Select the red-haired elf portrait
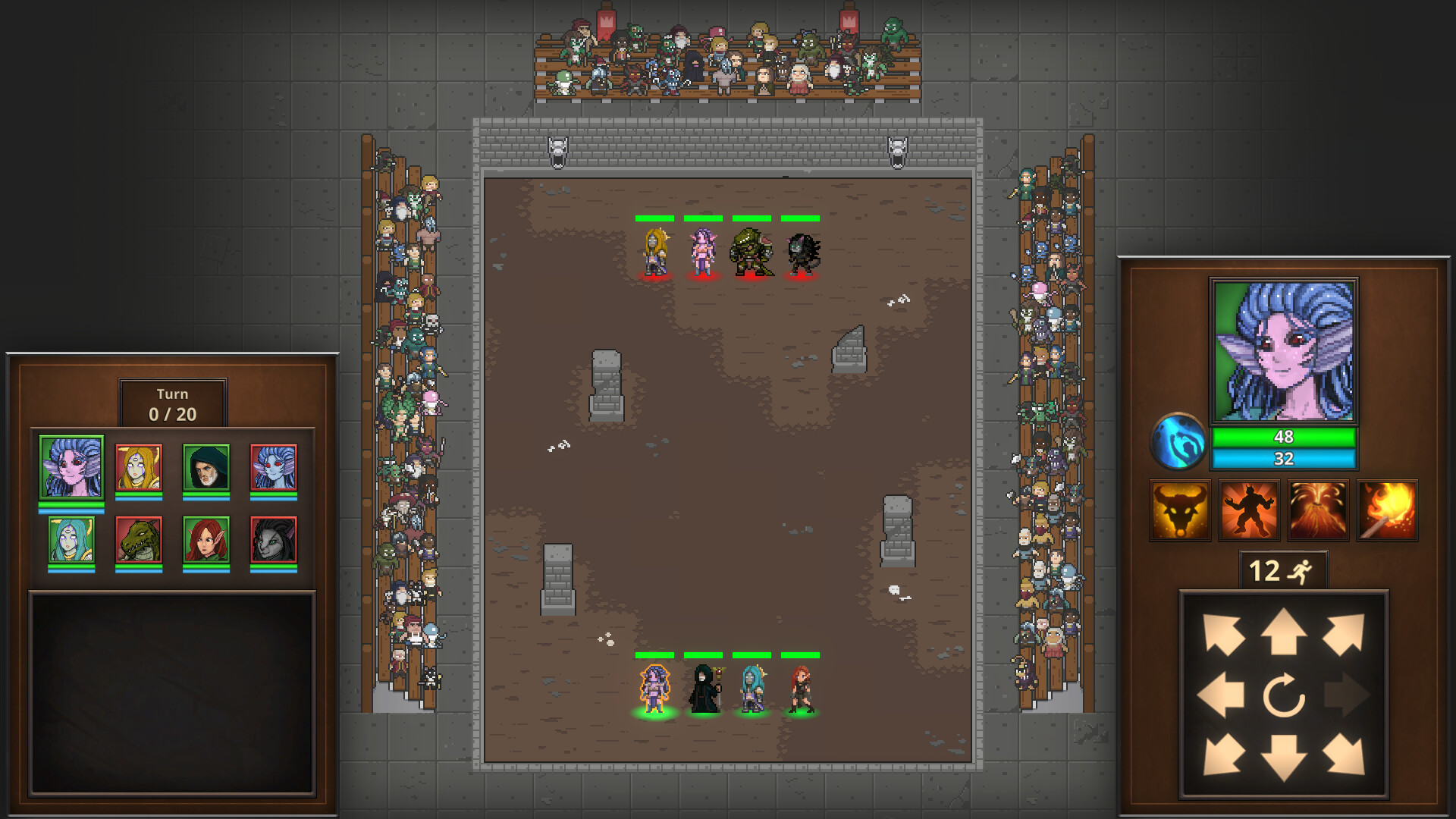The width and height of the screenshot is (1456, 819). [x=206, y=540]
